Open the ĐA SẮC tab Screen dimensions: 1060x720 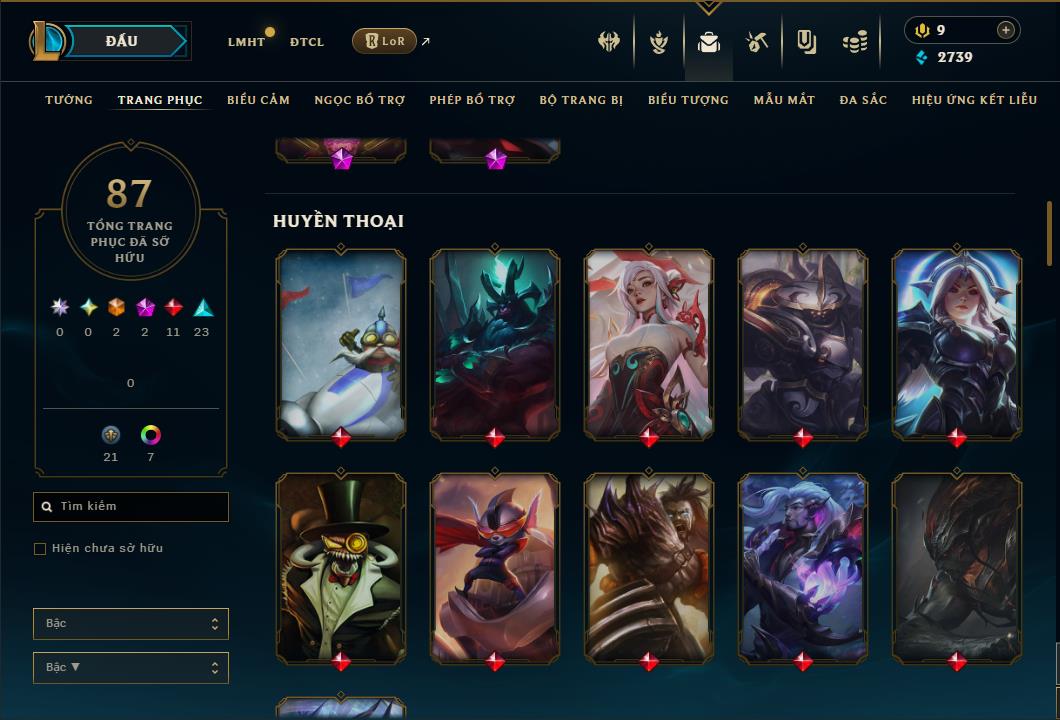pyautogui.click(x=863, y=100)
